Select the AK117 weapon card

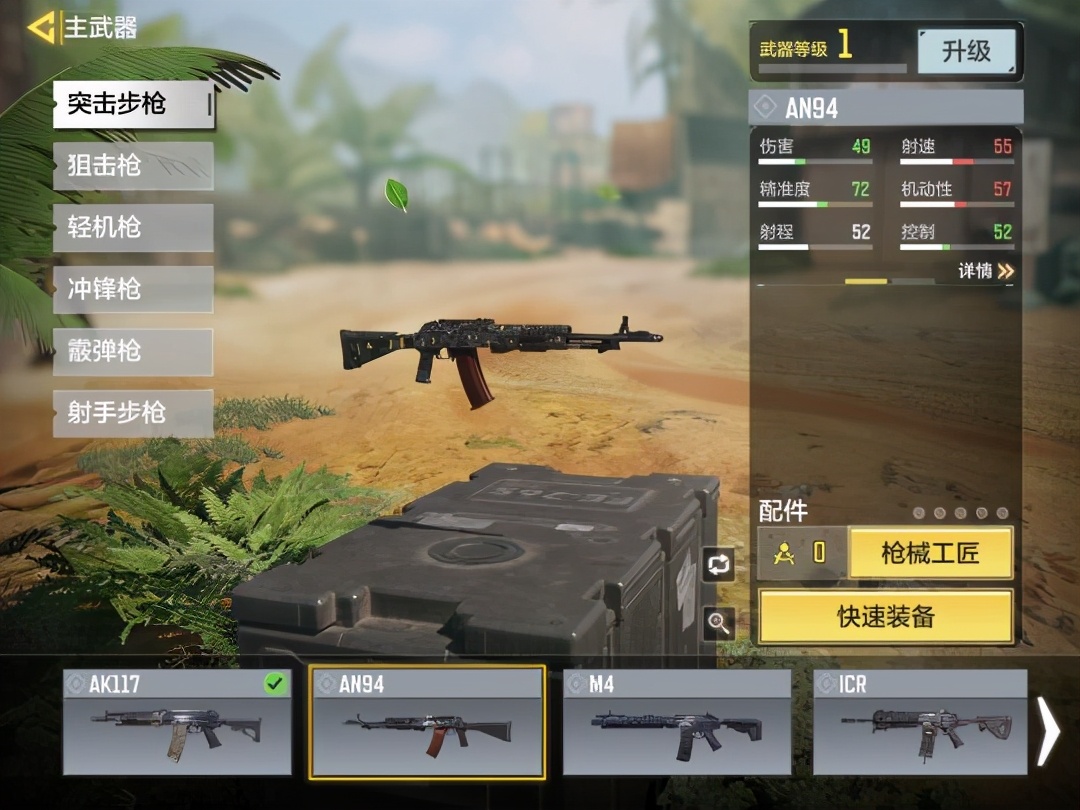[177, 722]
